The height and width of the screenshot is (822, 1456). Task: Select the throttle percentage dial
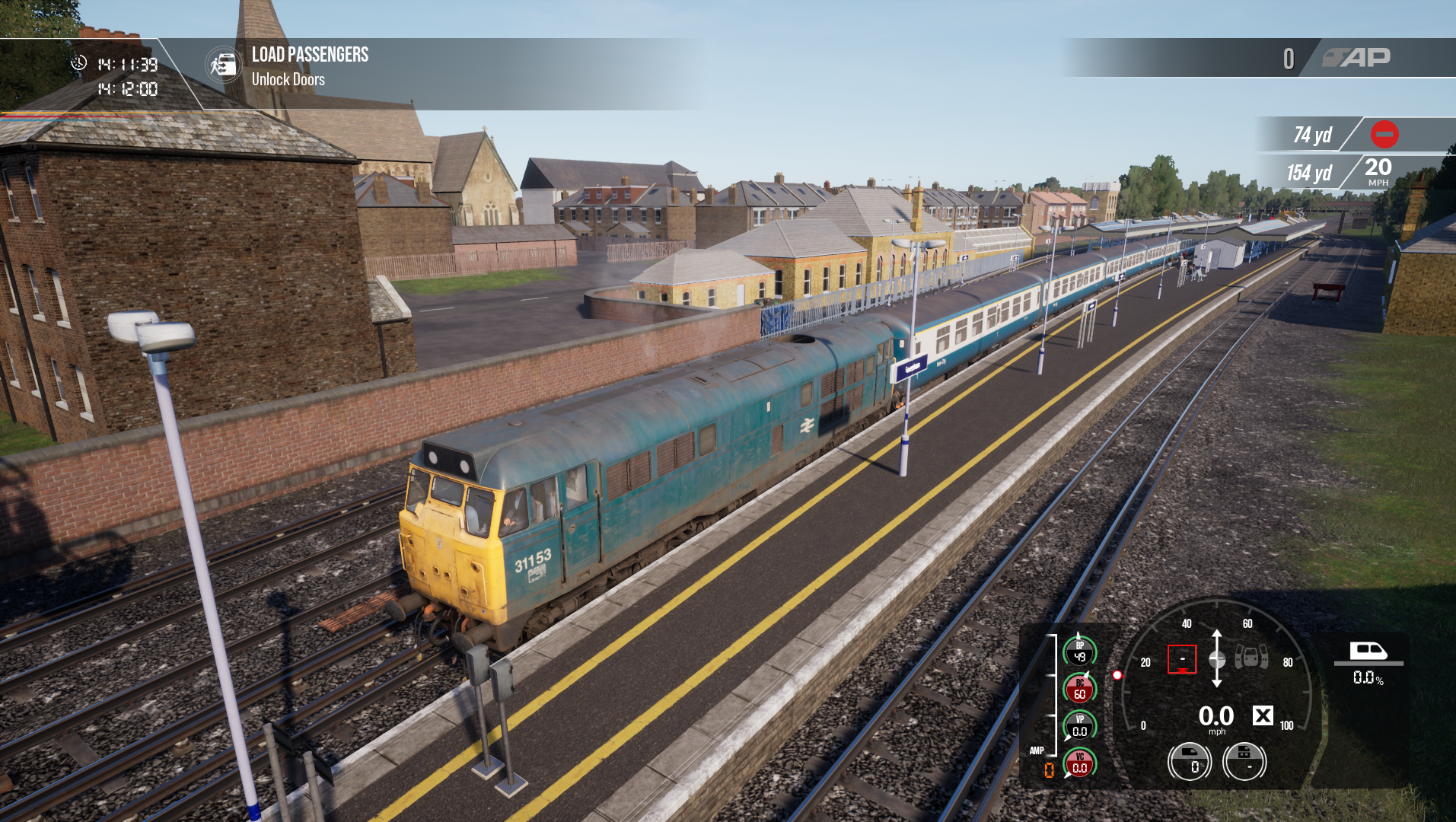pyautogui.click(x=1189, y=761)
